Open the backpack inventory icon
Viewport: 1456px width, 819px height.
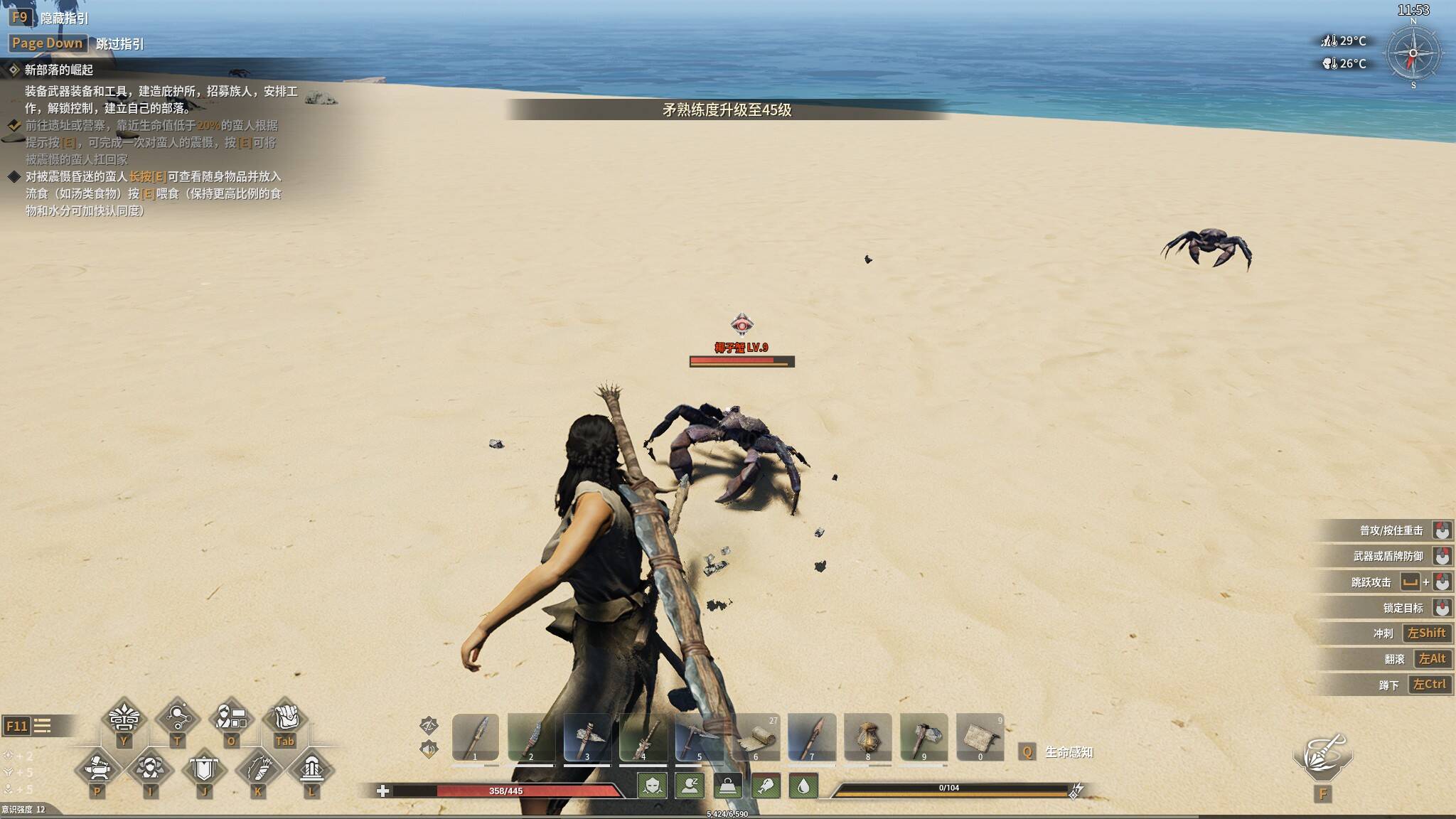click(x=285, y=719)
